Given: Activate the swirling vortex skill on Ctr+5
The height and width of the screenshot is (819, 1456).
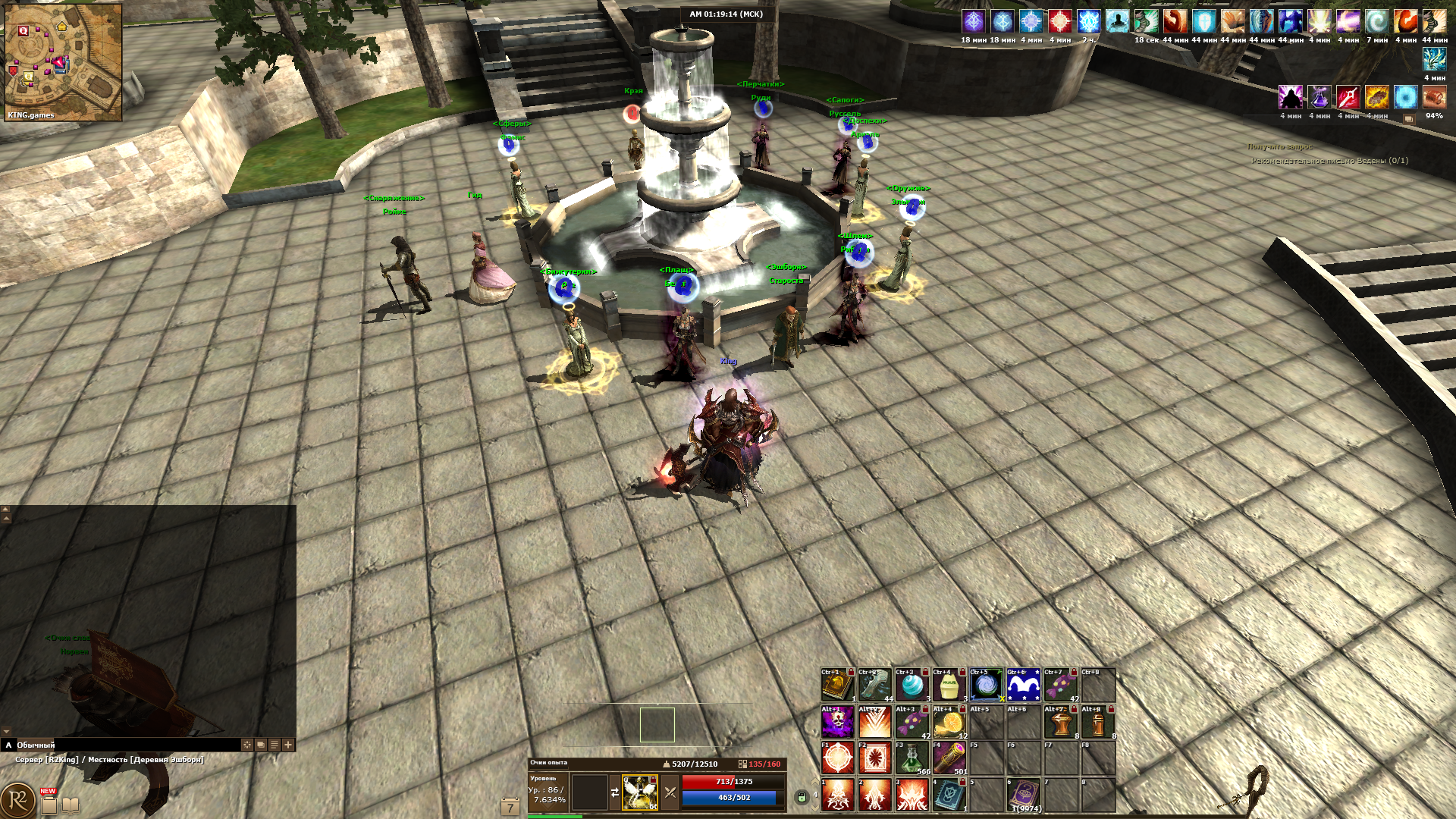Looking at the screenshot, I should pyautogui.click(x=986, y=686).
